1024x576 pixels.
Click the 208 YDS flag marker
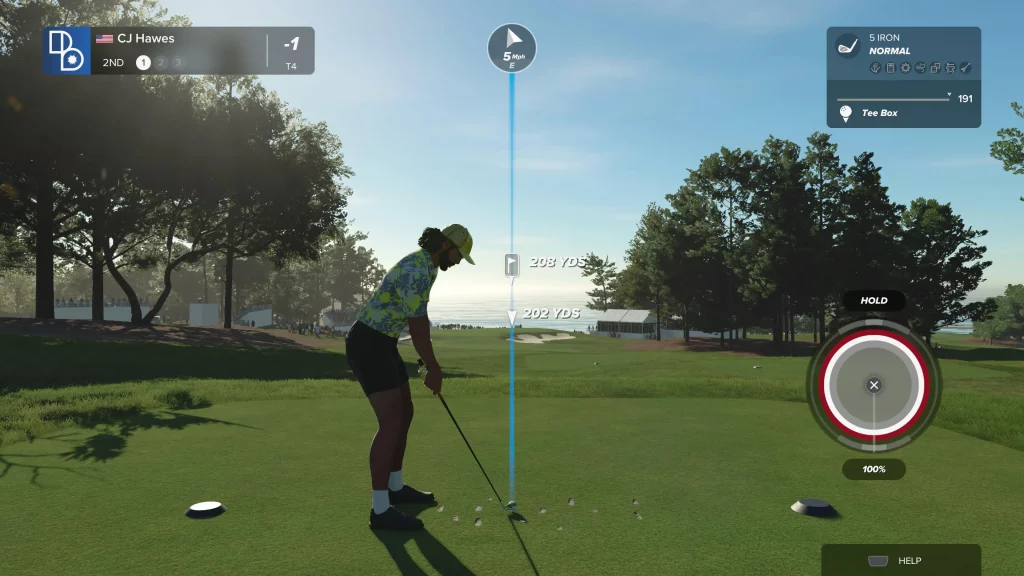(512, 263)
